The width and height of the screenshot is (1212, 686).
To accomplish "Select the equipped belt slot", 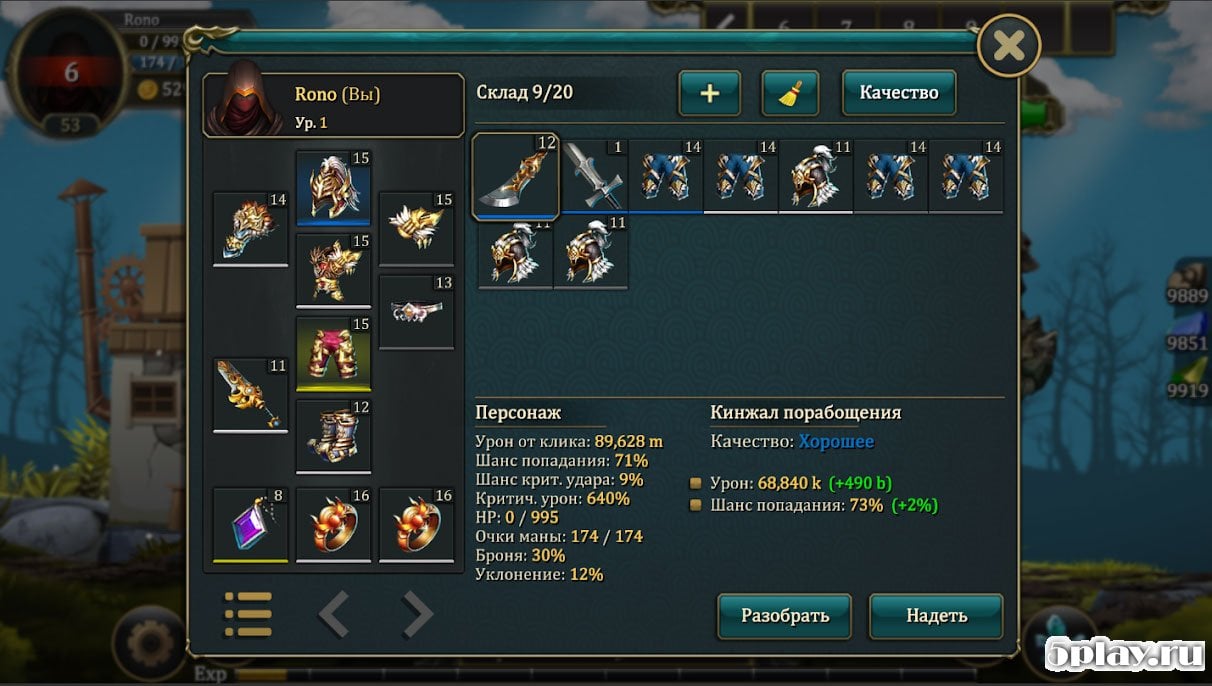I will pyautogui.click(x=416, y=311).
